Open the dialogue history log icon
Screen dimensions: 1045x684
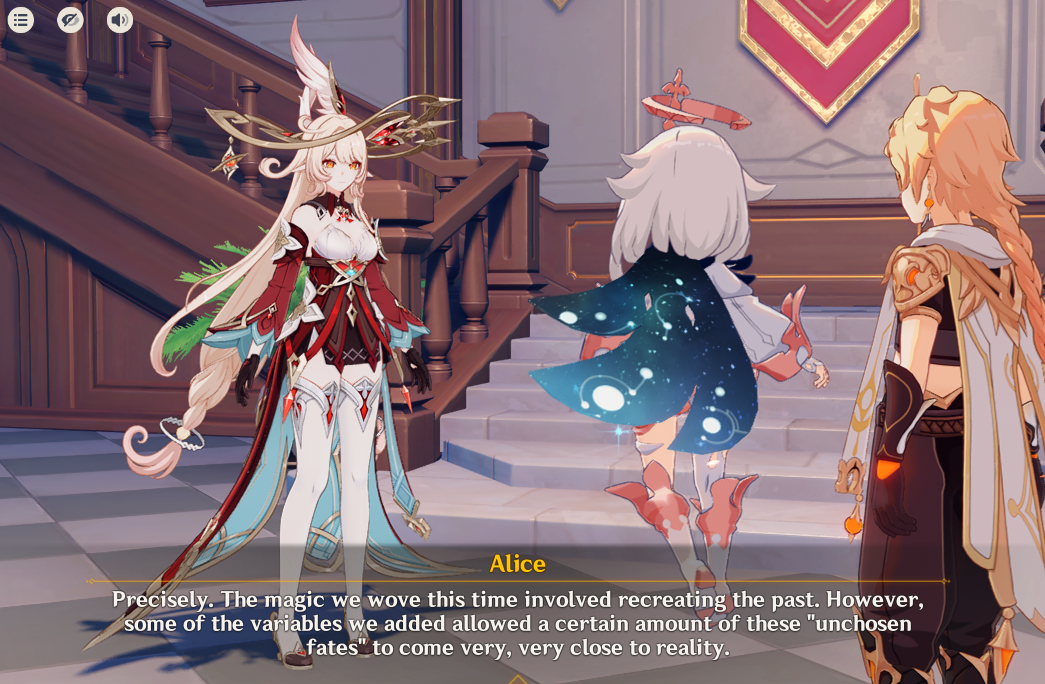20,19
